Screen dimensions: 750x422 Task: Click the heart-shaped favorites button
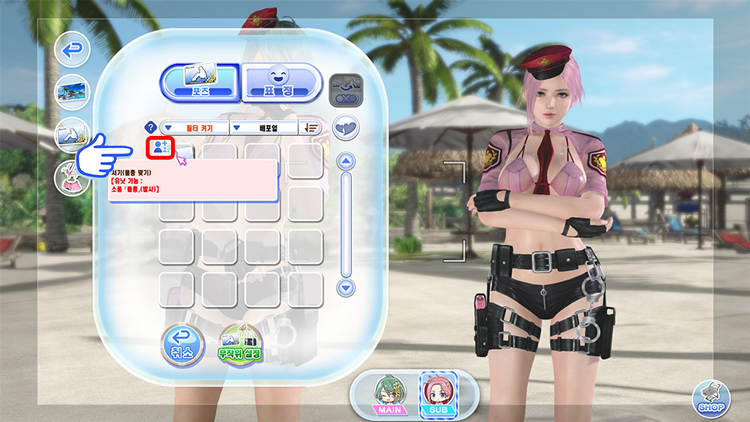pos(346,127)
